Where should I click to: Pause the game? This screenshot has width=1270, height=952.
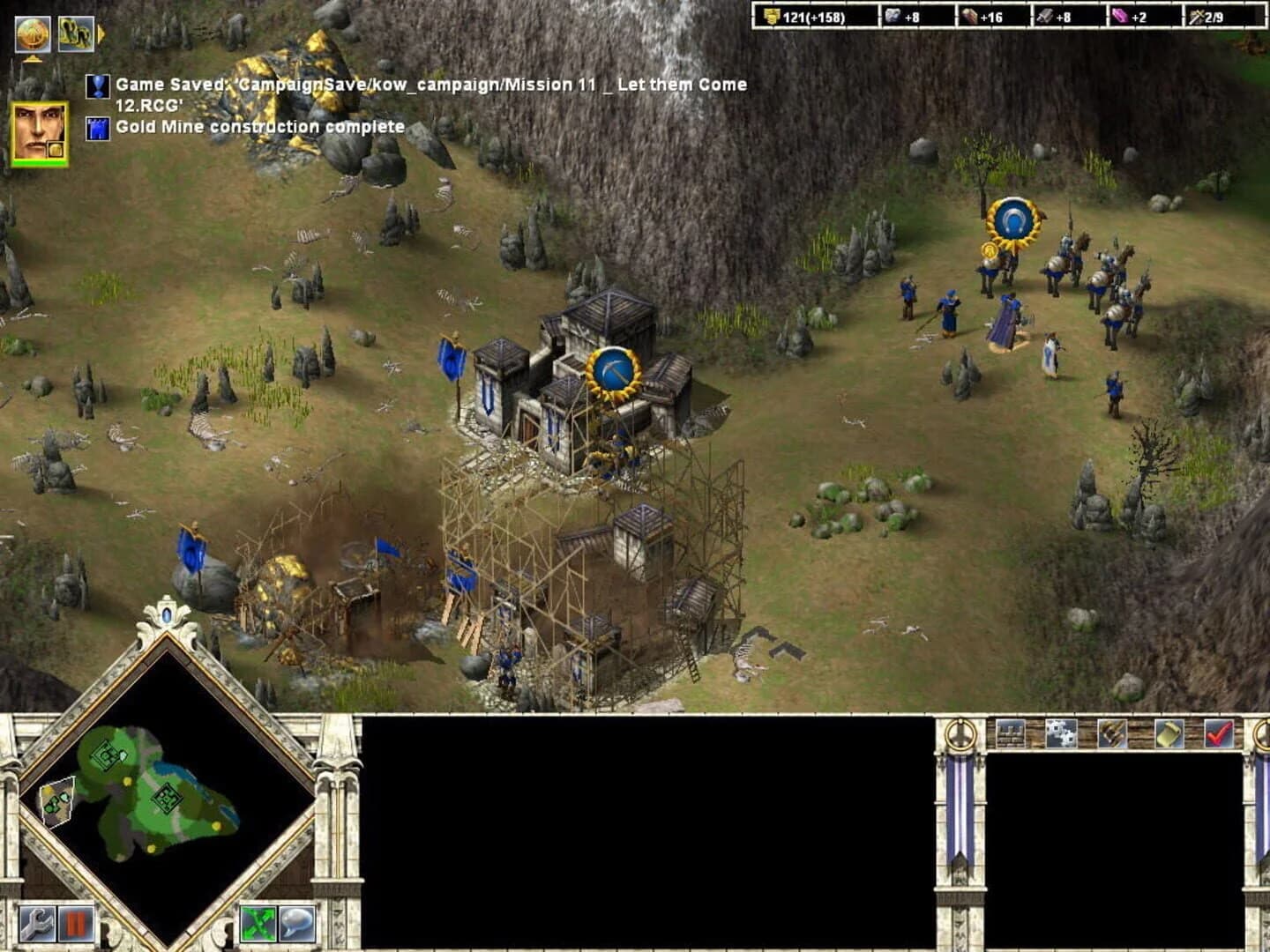[74, 924]
